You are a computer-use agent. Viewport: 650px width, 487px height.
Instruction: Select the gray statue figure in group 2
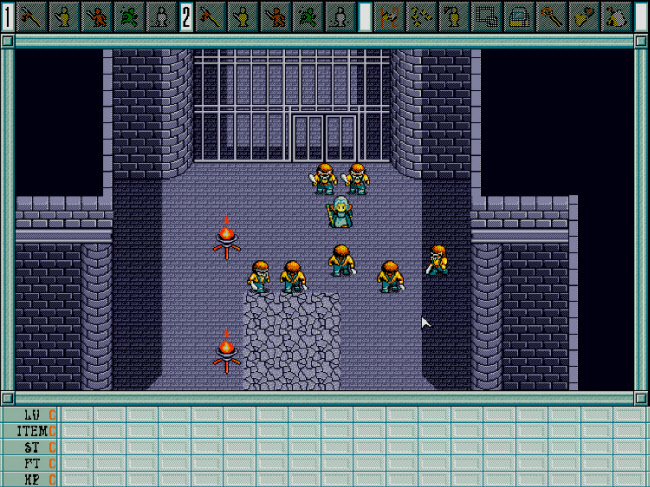tap(340, 16)
